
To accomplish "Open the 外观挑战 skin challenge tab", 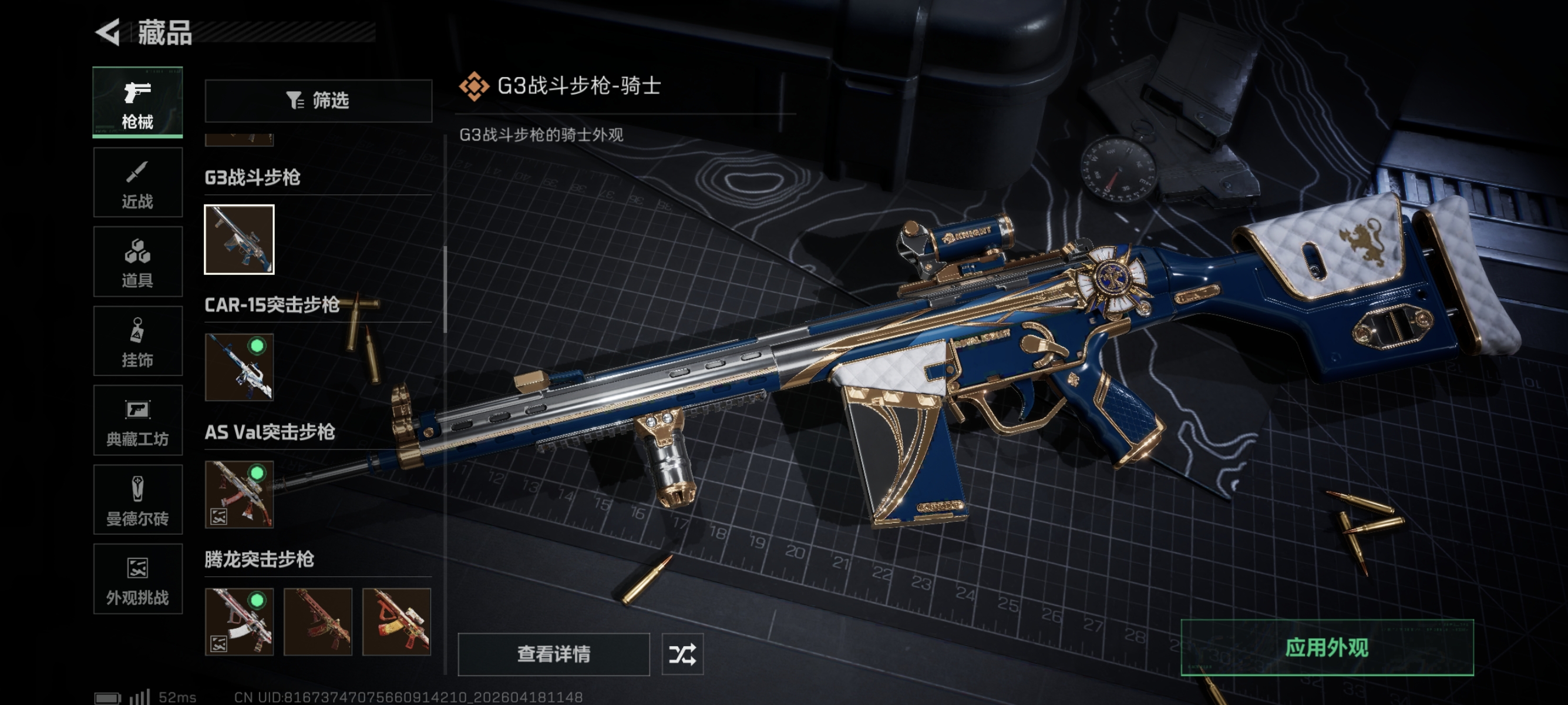I will (x=137, y=579).
